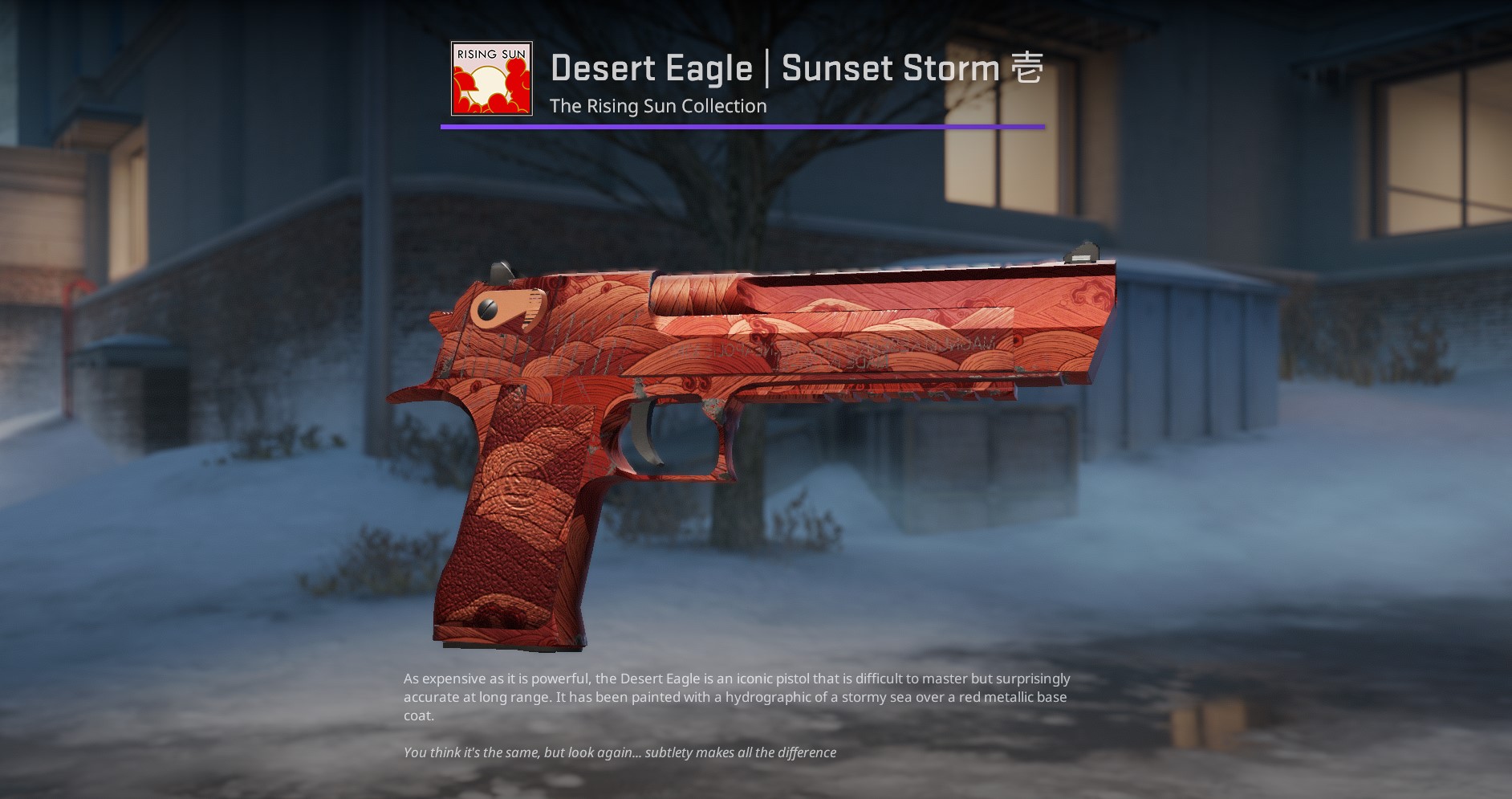Click the Rising Sun collection badge icon
The width and height of the screenshot is (1512, 799).
[x=490, y=77]
